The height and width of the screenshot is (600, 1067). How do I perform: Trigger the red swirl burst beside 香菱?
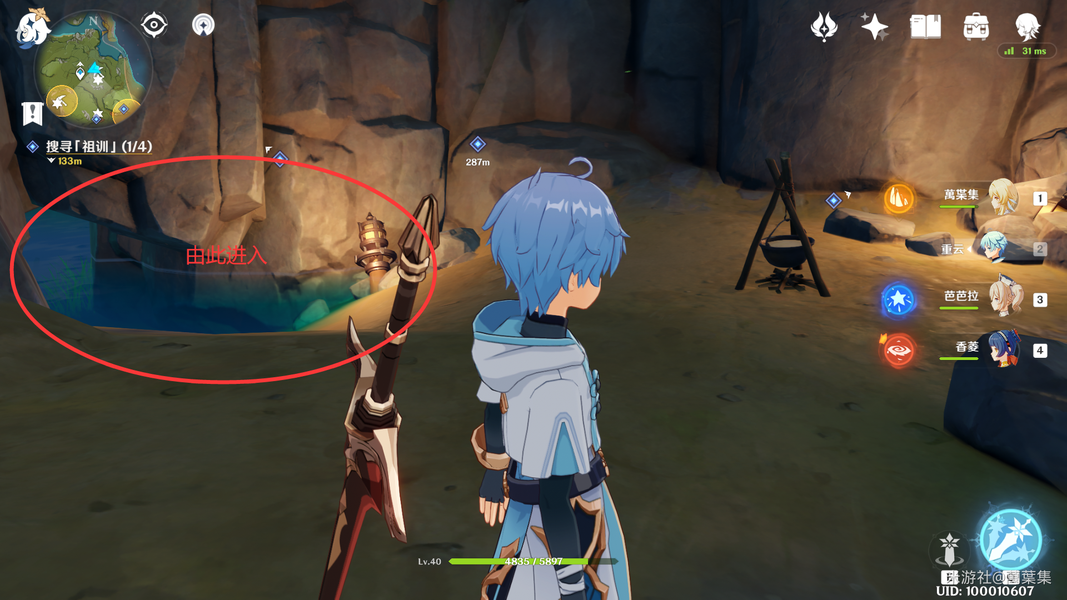point(899,350)
